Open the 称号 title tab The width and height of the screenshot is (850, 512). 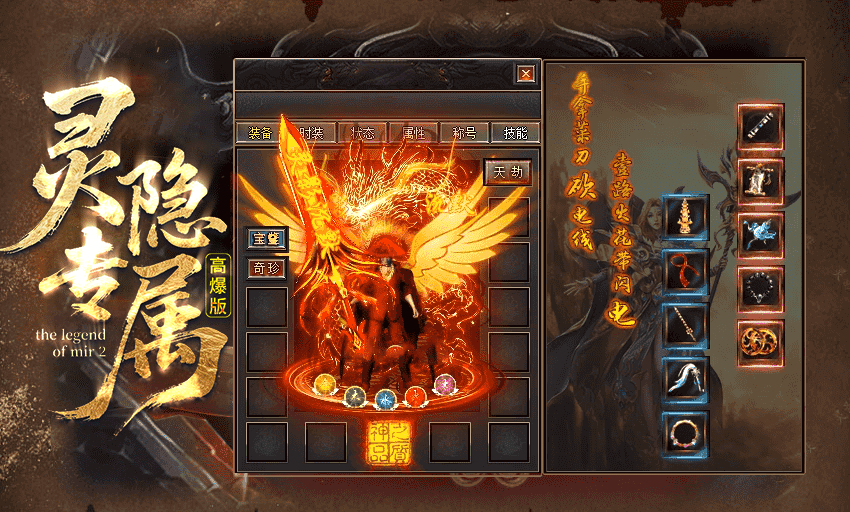coord(465,133)
